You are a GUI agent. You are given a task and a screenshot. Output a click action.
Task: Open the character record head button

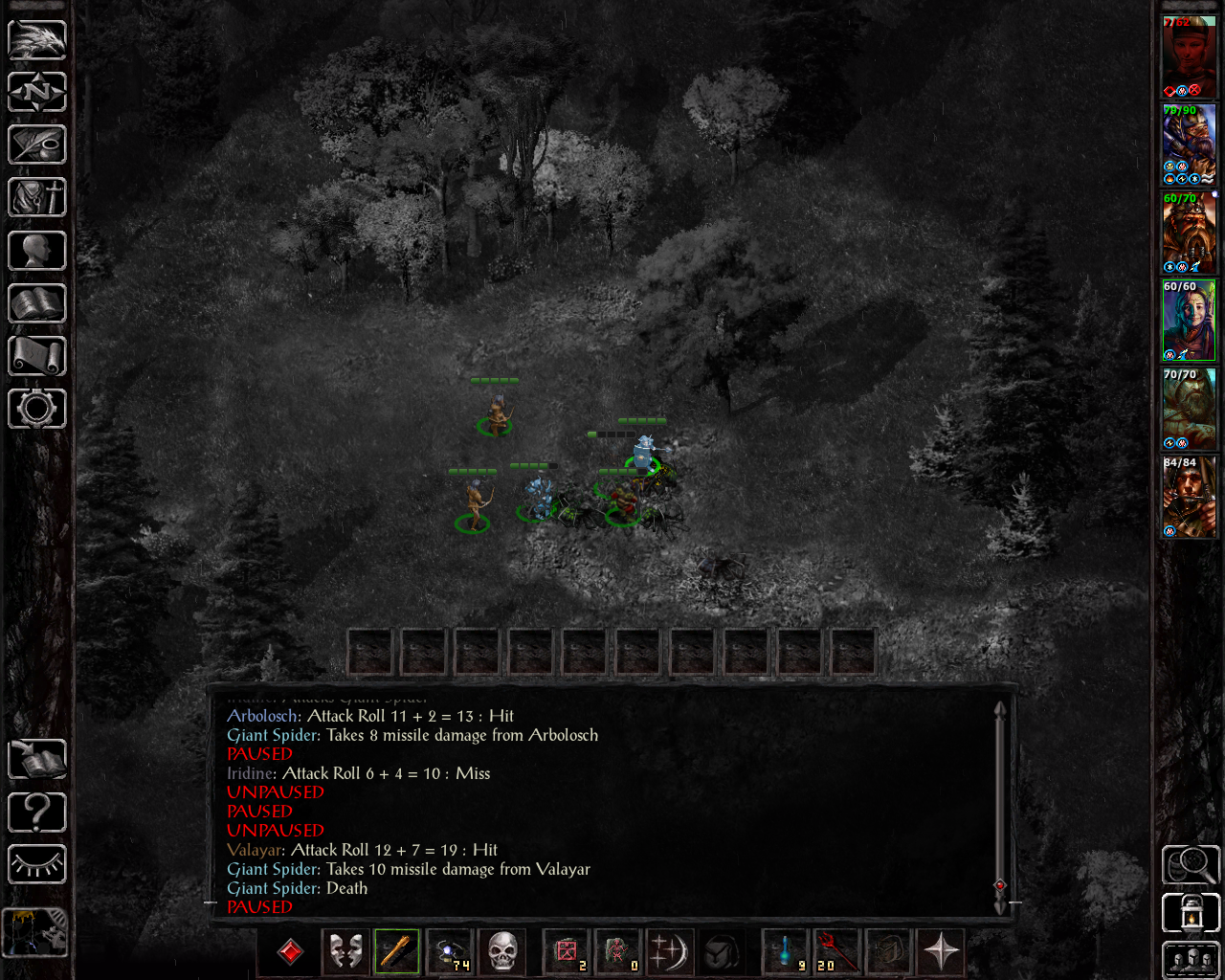tap(37, 251)
